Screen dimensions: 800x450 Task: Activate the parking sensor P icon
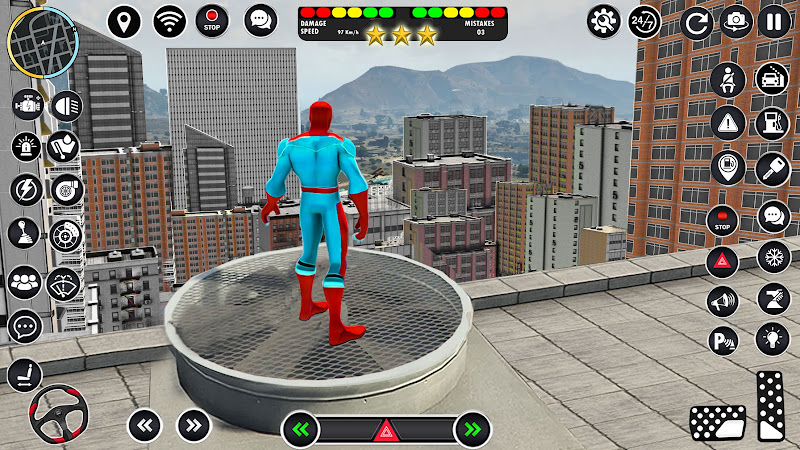(723, 340)
